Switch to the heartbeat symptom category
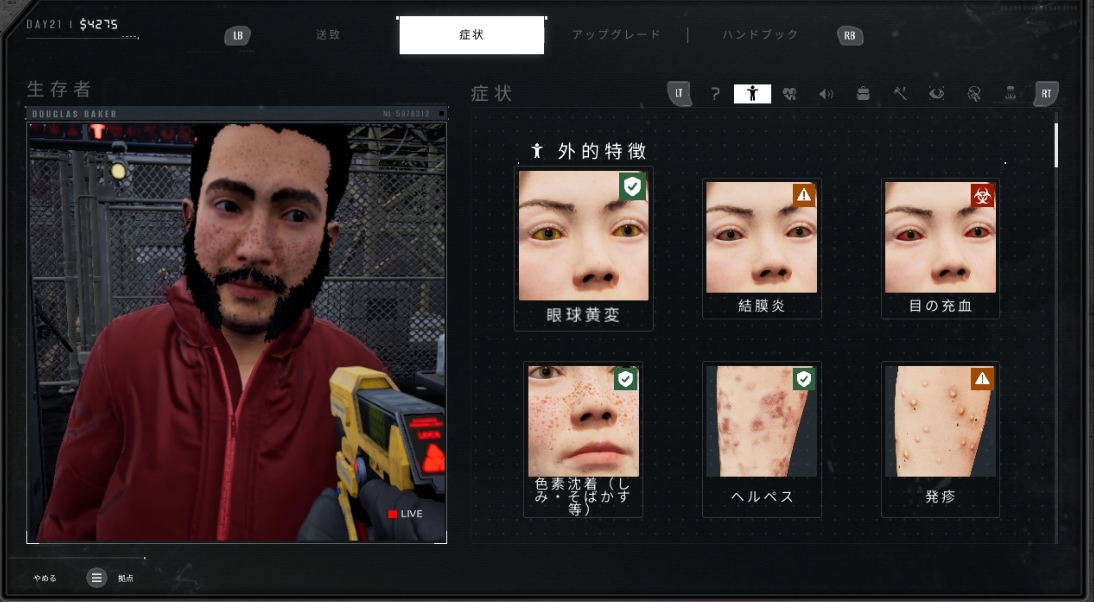 coord(789,94)
